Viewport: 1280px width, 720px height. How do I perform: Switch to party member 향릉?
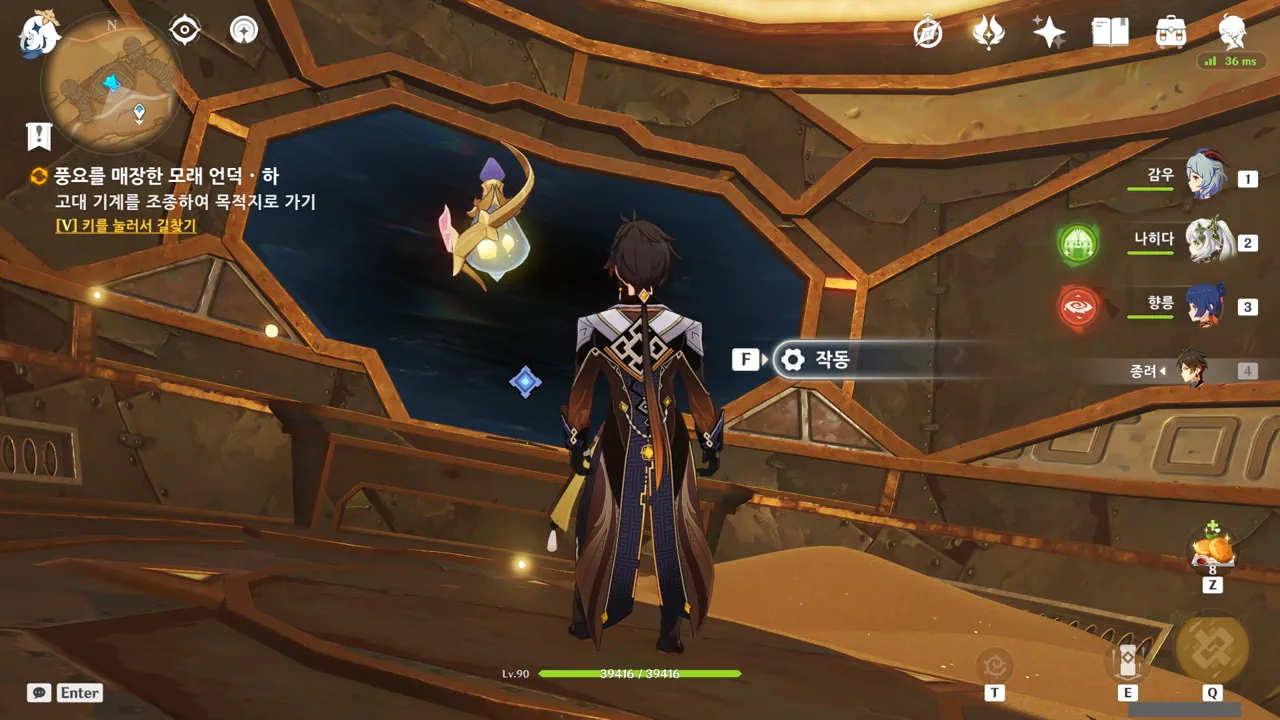(x=1205, y=305)
